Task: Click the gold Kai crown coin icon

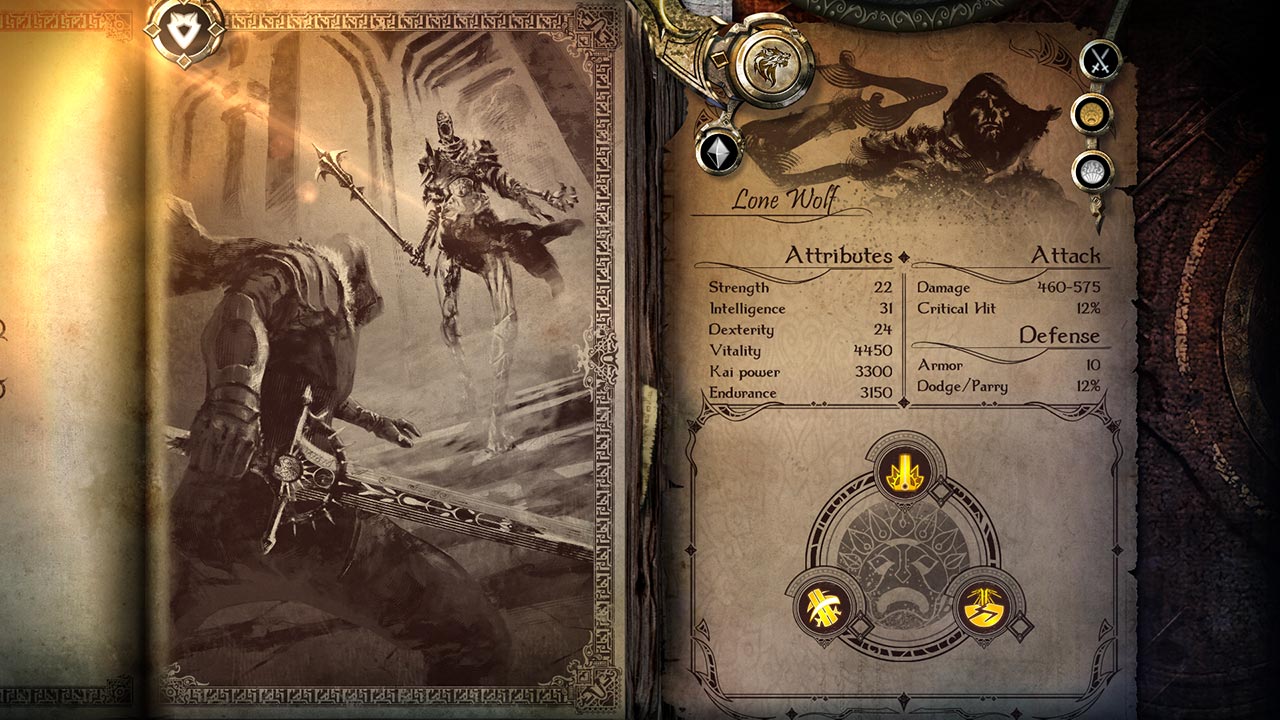Action: (1092, 112)
